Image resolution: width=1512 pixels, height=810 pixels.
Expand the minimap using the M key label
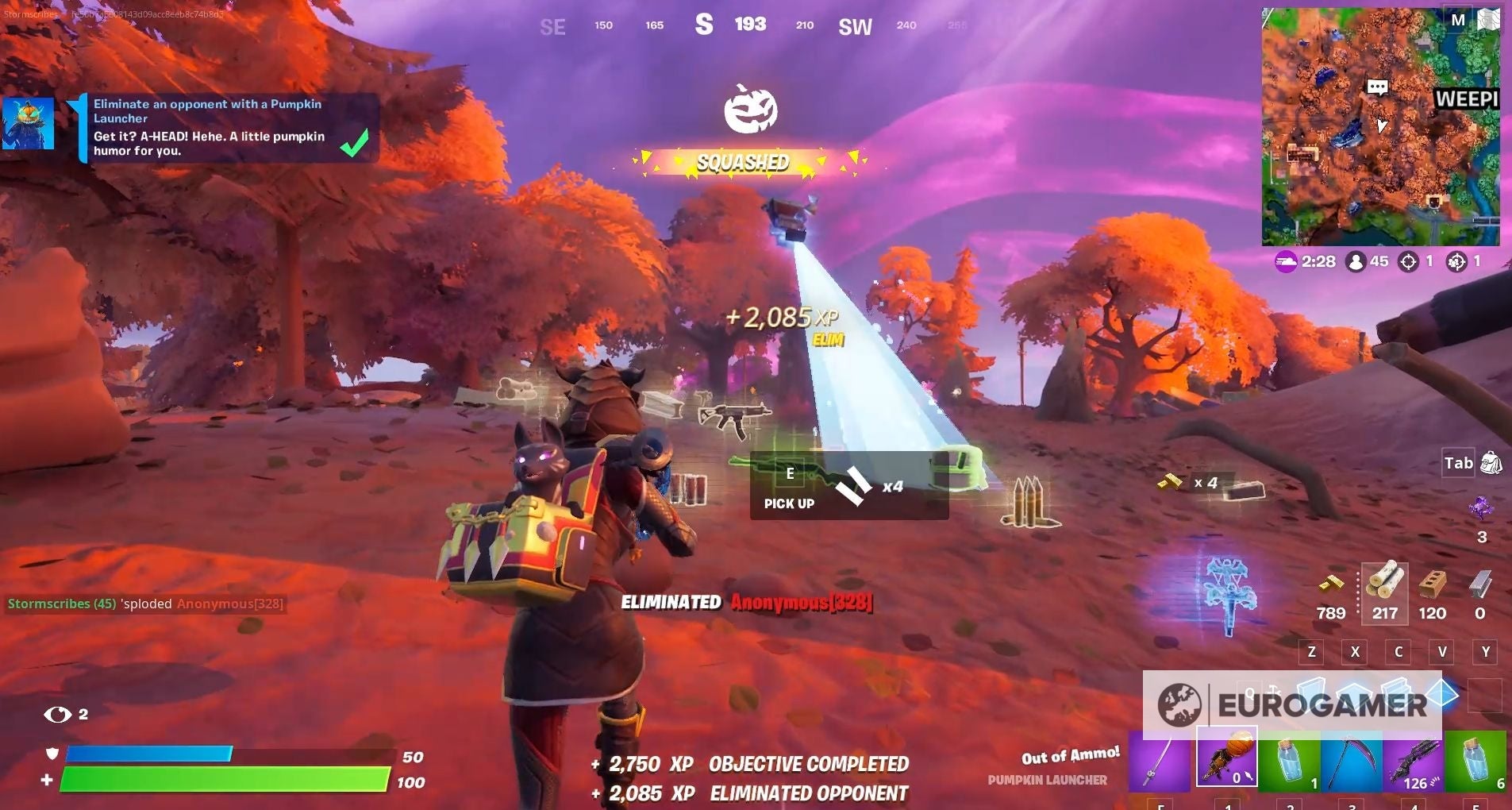(x=1459, y=19)
